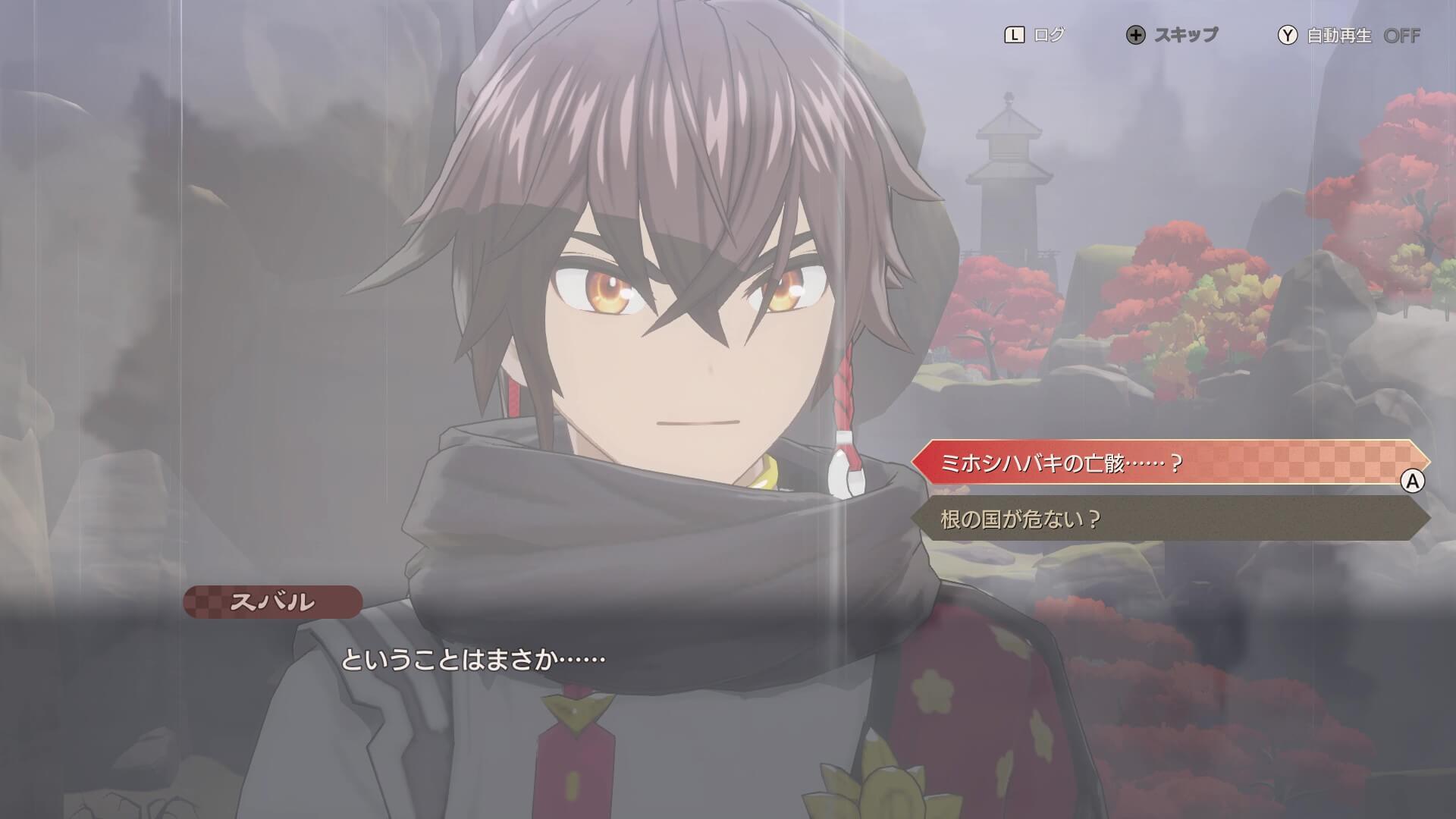Click the OFF indicator to turn auto-play on
Viewport: 1456px width, 819px height.
(x=1402, y=34)
